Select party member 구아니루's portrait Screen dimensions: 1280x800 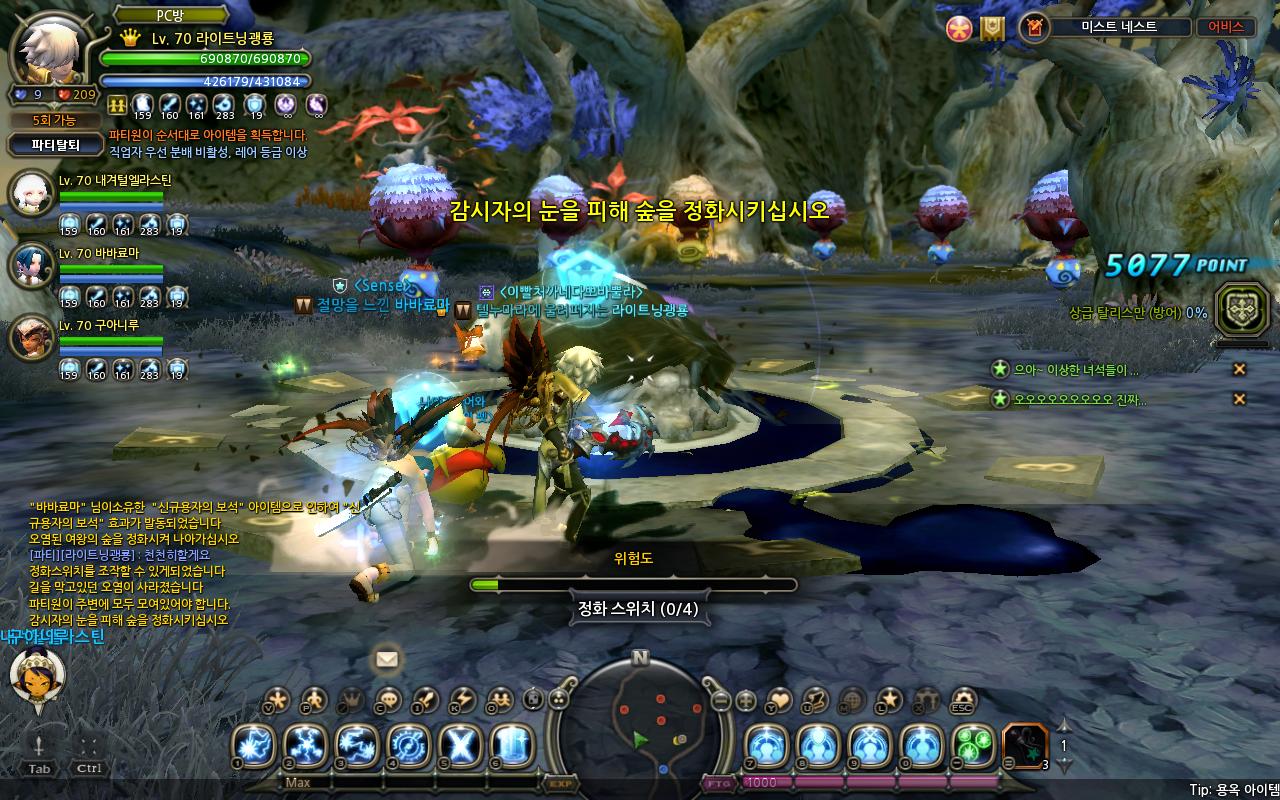click(x=31, y=337)
